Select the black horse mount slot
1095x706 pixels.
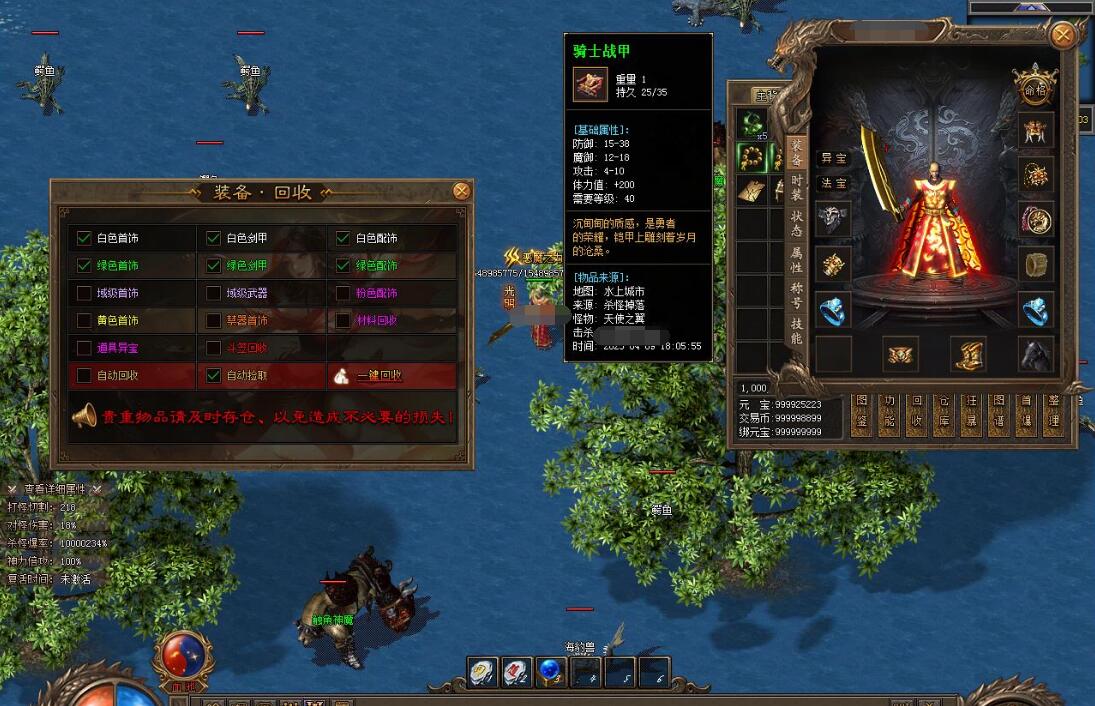[x=1035, y=353]
